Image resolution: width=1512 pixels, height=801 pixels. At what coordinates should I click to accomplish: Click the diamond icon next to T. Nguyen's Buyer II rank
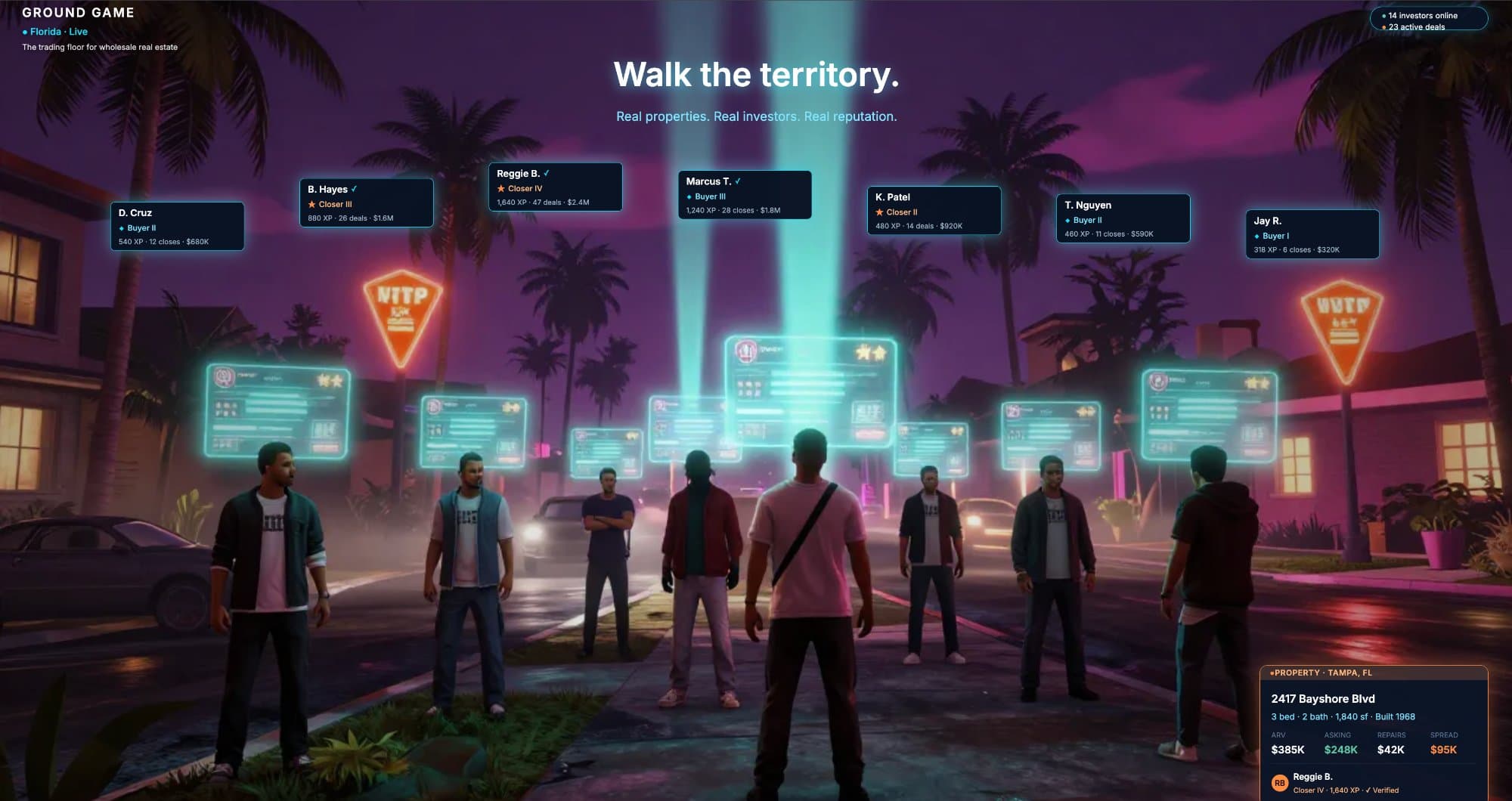[1068, 220]
